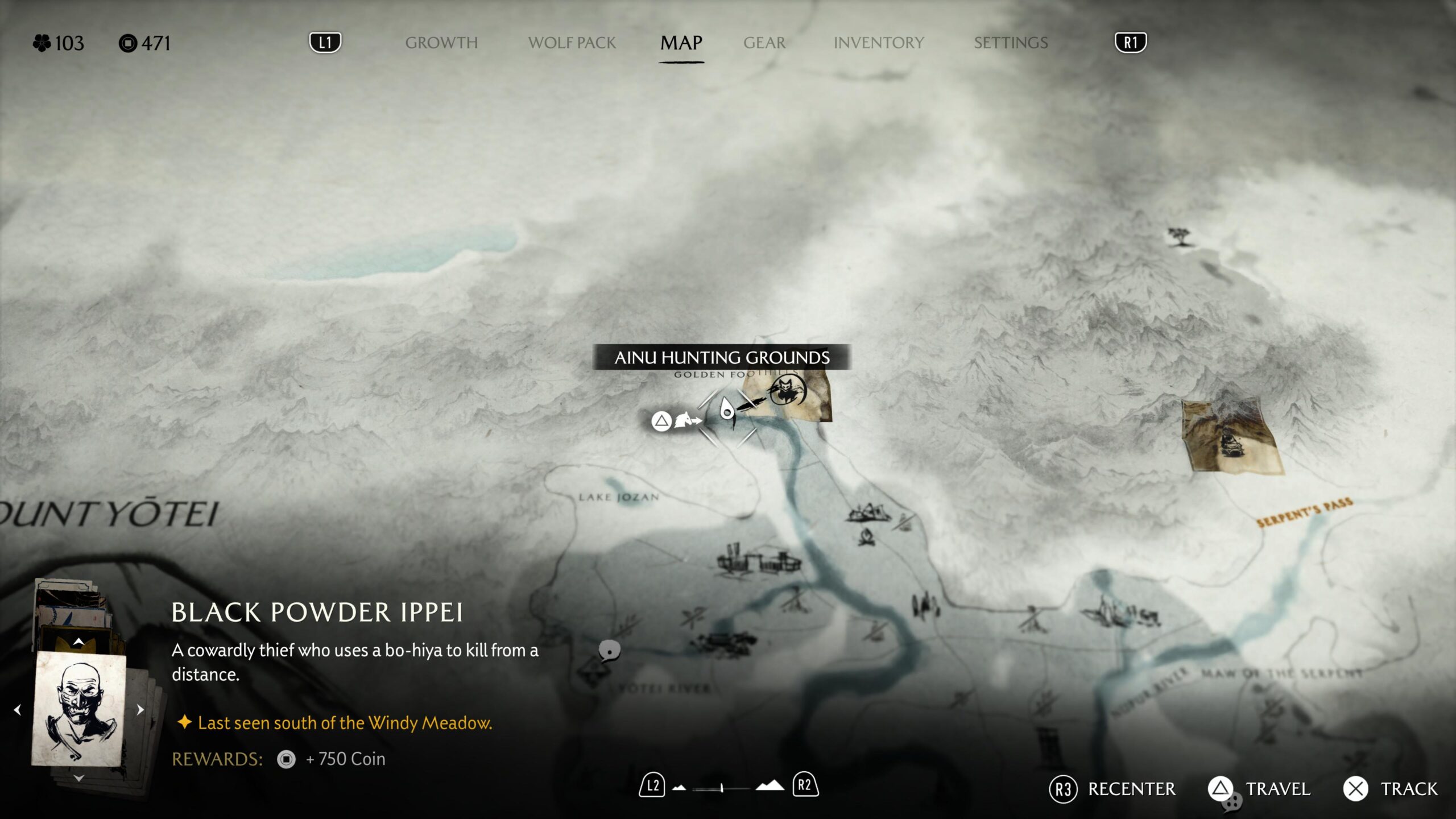Select the lone tree marker in the mountains
The height and width of the screenshot is (819, 1456).
(x=1178, y=235)
